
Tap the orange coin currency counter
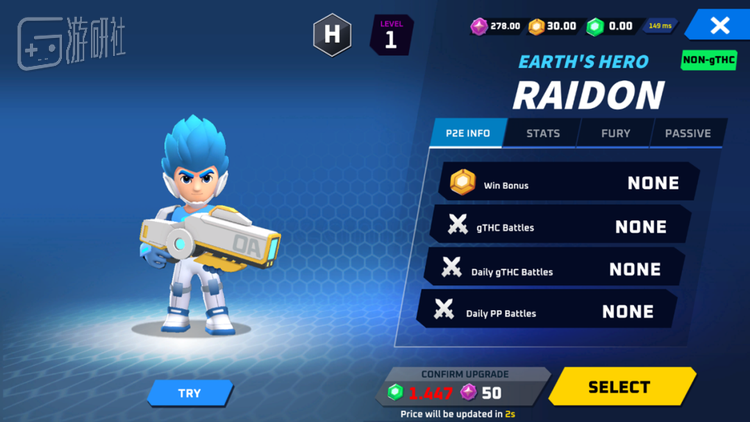[553, 26]
